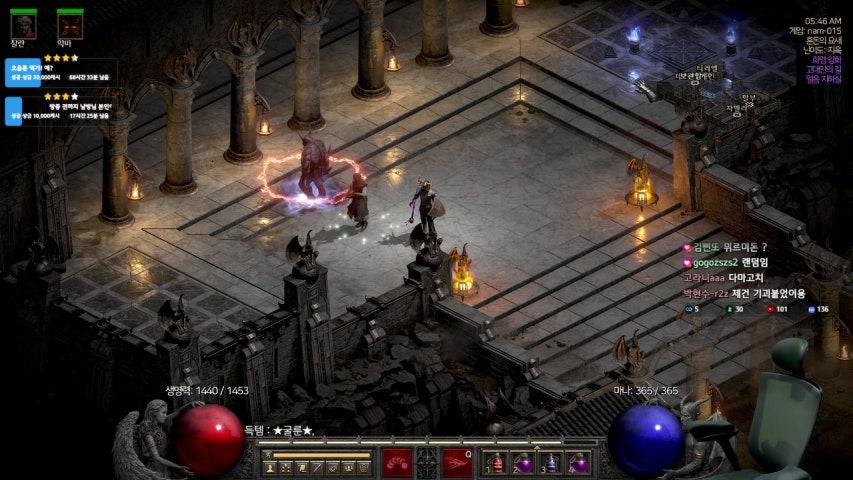
Task: Toggle the ornate mini panel button between skills
Action: pos(427,462)
